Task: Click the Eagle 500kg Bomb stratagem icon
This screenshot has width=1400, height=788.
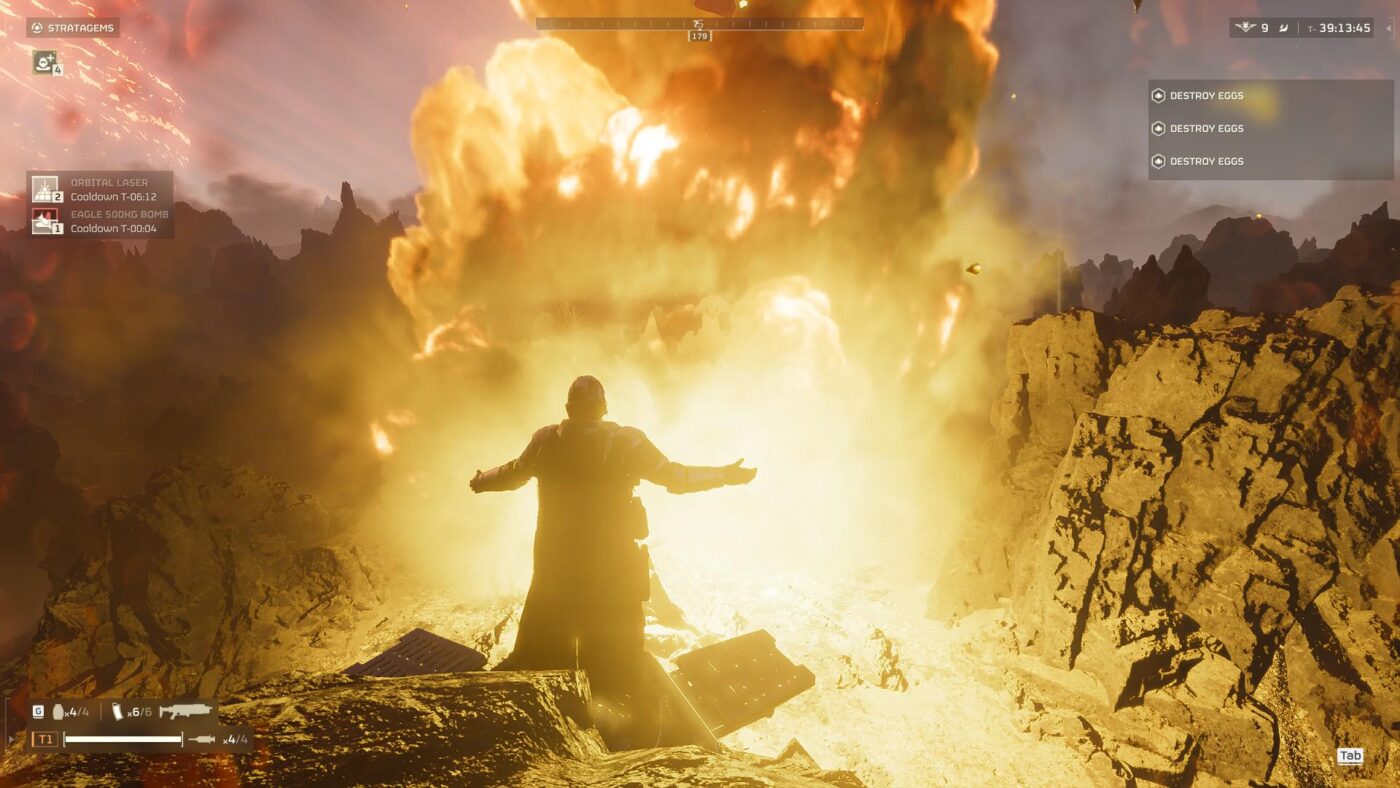Action: [x=45, y=219]
